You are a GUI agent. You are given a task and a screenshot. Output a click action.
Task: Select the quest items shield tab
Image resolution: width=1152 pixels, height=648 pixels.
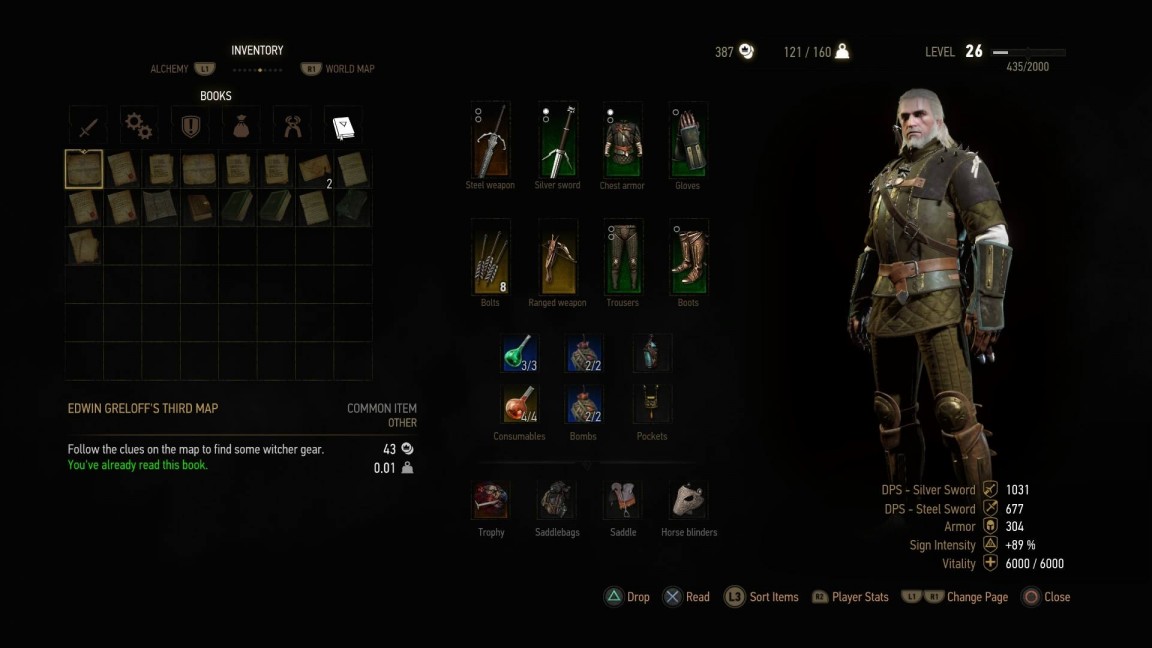tap(190, 127)
